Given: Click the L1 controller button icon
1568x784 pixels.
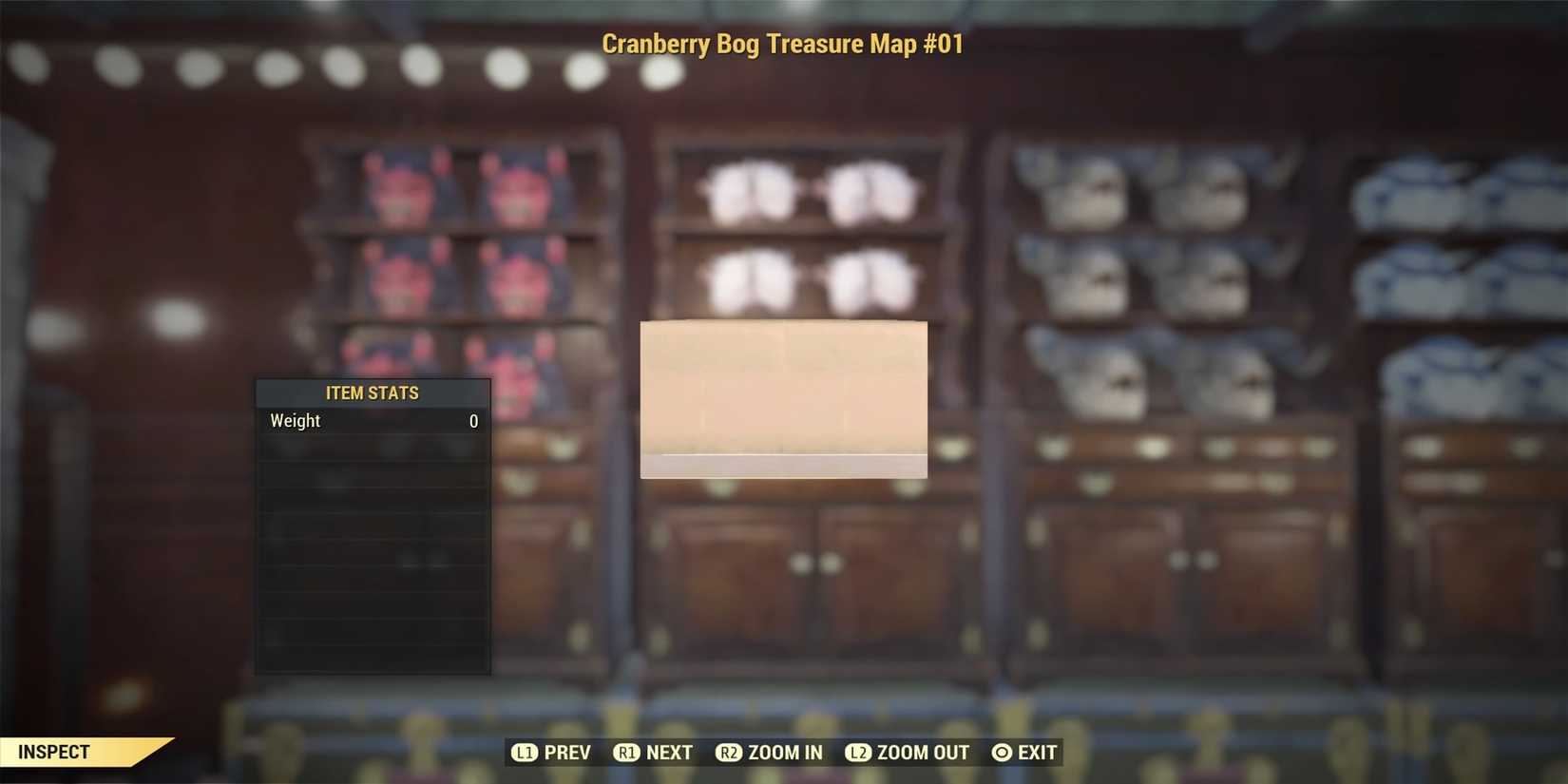Looking at the screenshot, I should [x=526, y=752].
